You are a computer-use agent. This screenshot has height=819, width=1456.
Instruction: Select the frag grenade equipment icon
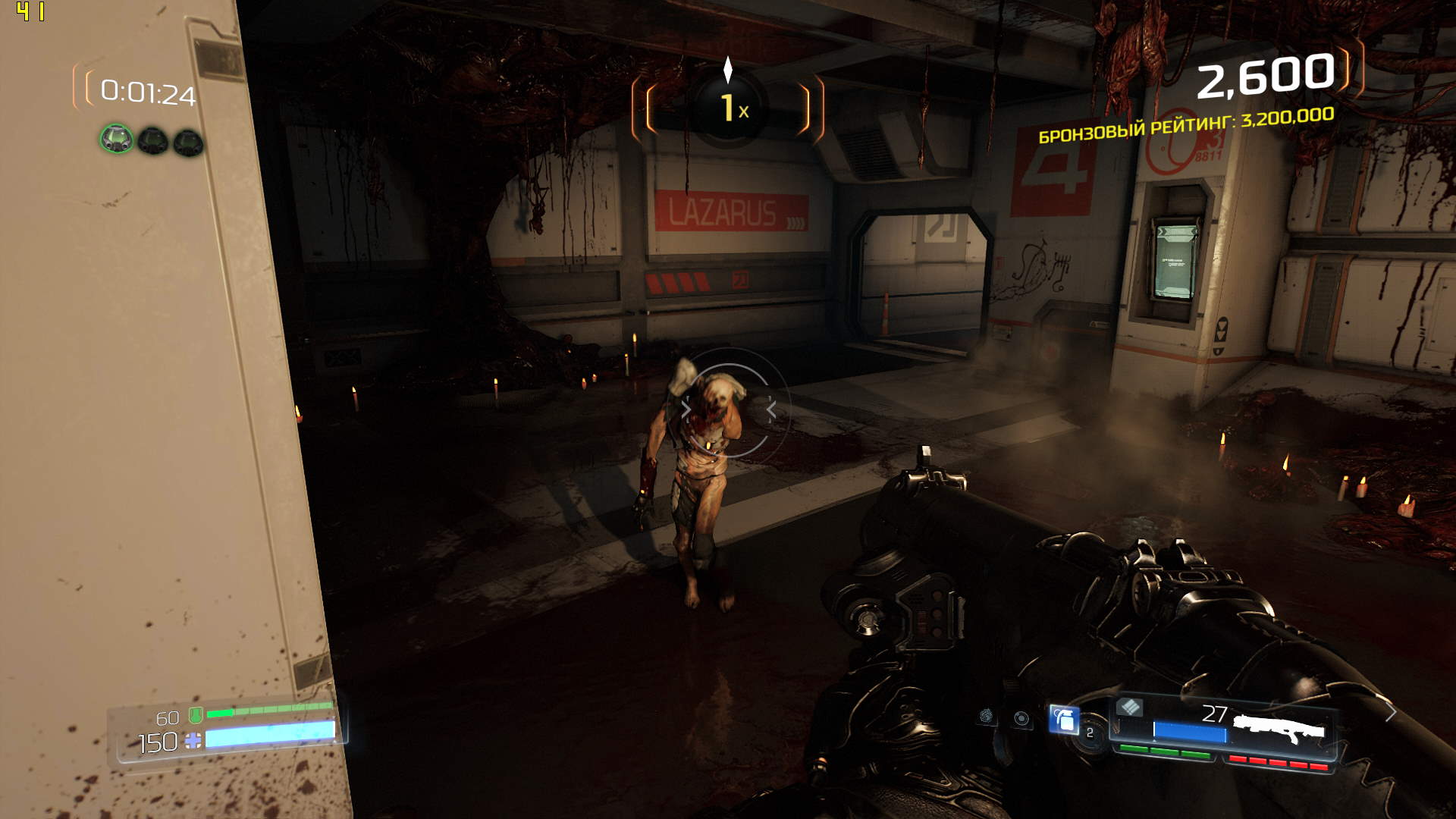click(x=1064, y=719)
